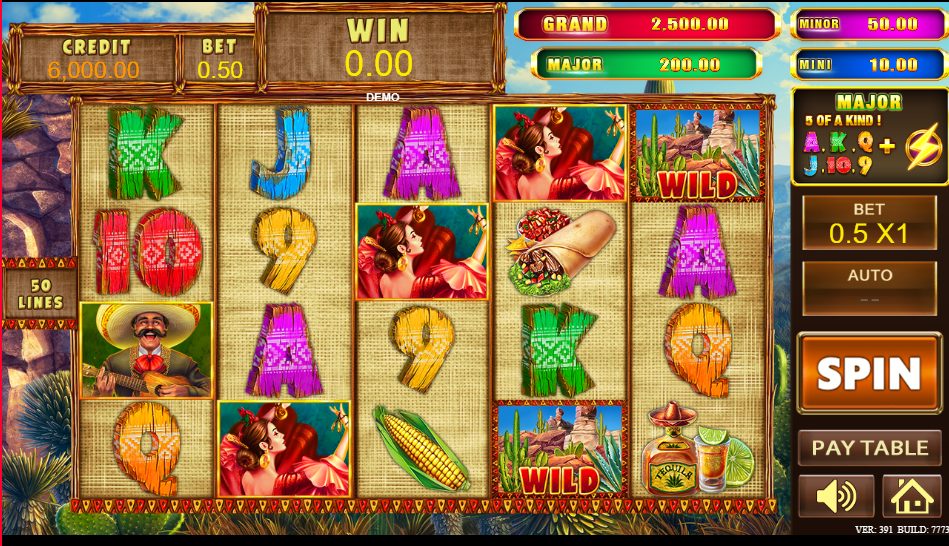Image resolution: width=949 pixels, height=546 pixels.
Task: Activate the AUTO spin option
Action: click(868, 288)
